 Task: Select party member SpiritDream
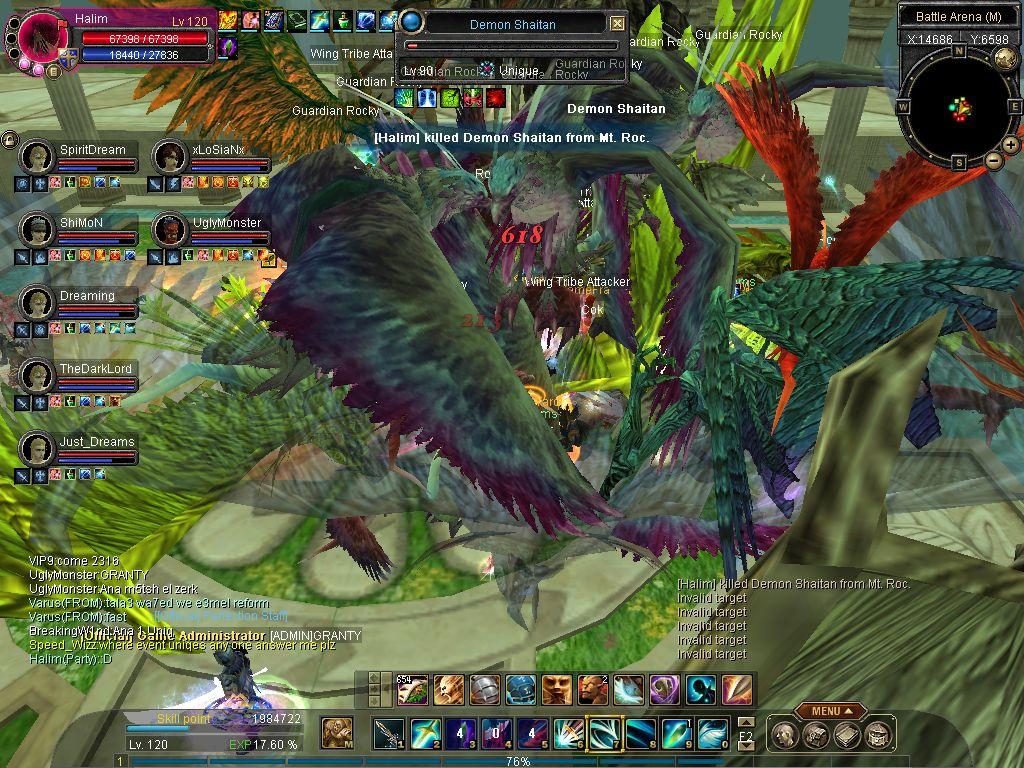[x=37, y=157]
